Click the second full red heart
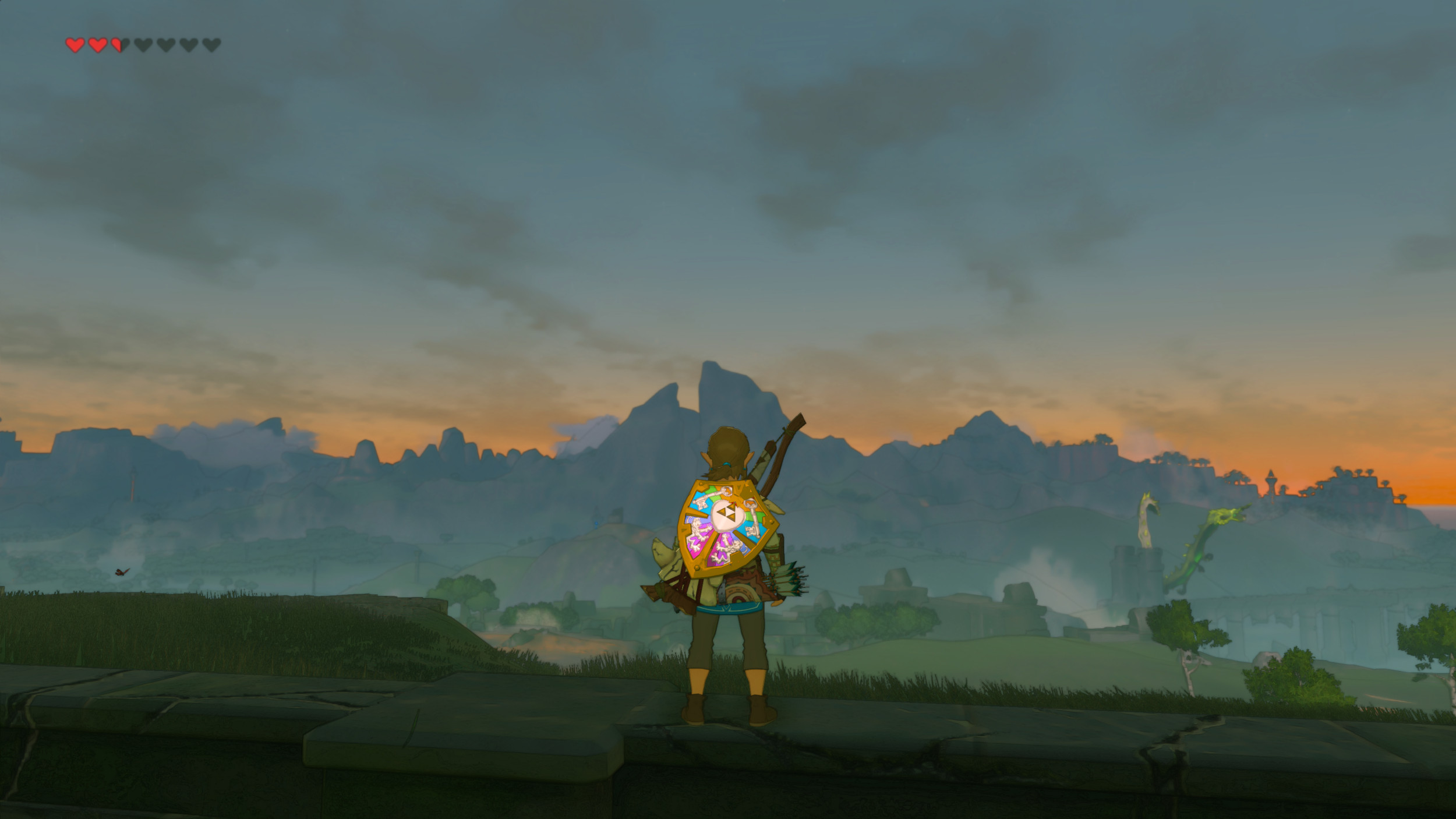The width and height of the screenshot is (1456, 819). [98, 45]
